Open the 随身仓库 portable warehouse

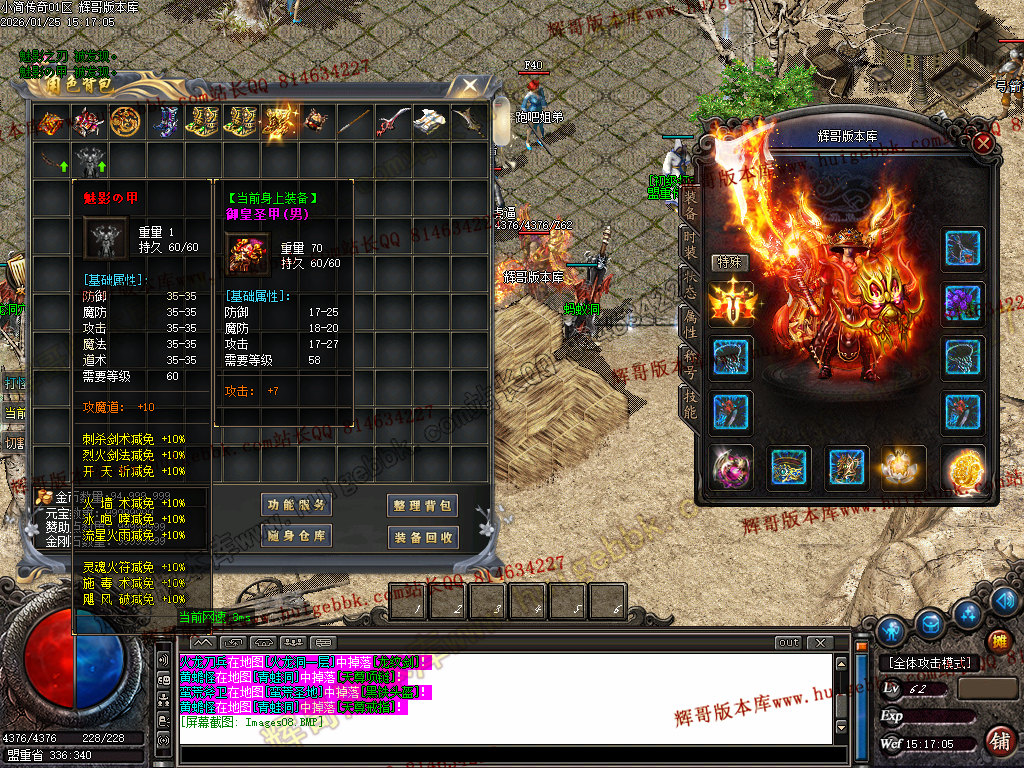[x=296, y=537]
